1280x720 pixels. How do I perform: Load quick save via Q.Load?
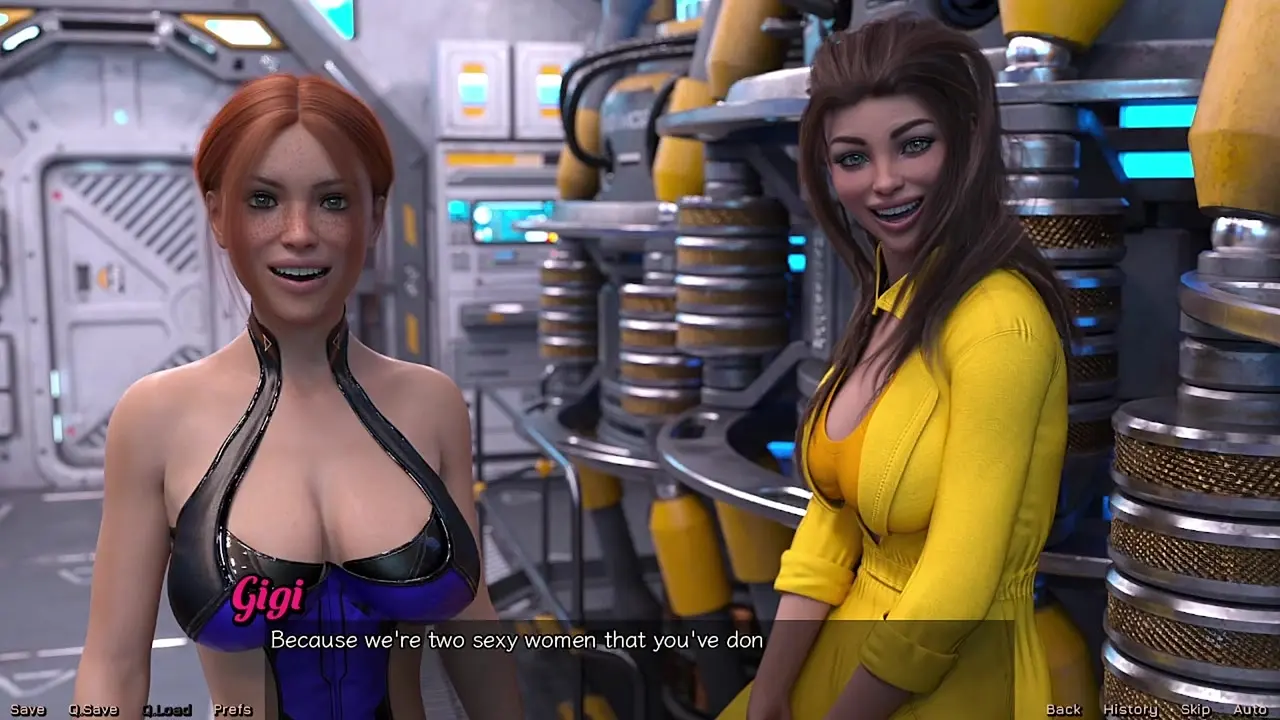(x=166, y=710)
